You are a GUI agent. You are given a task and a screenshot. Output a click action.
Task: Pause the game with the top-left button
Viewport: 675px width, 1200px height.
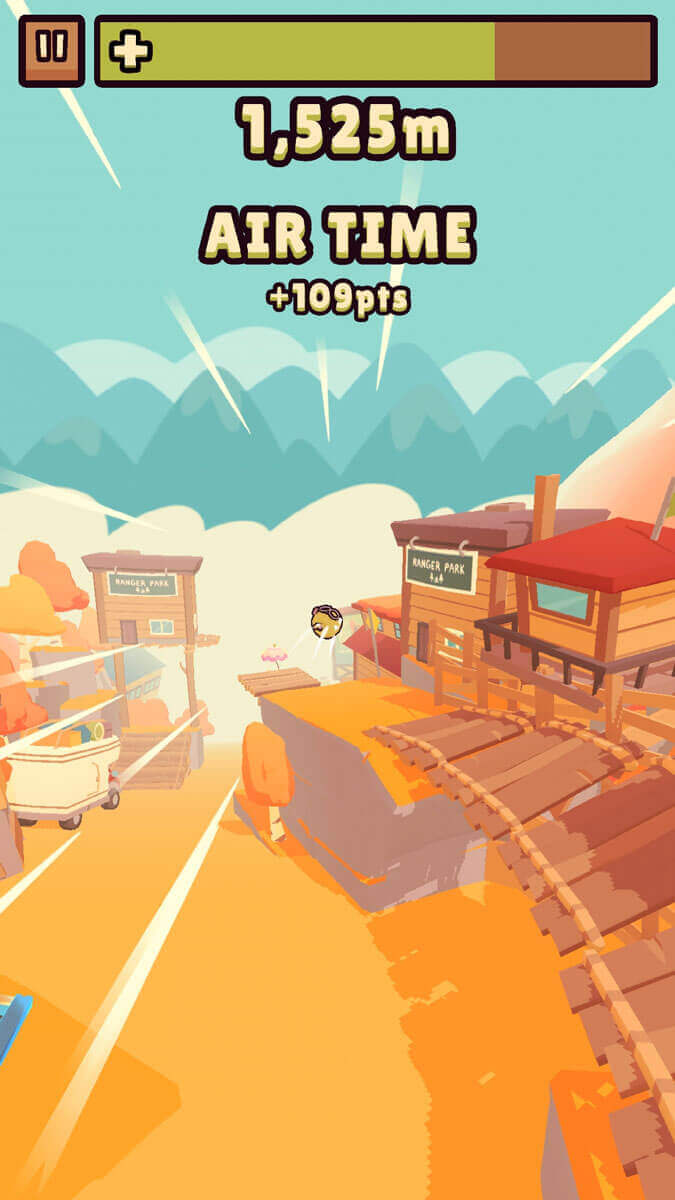click(51, 49)
